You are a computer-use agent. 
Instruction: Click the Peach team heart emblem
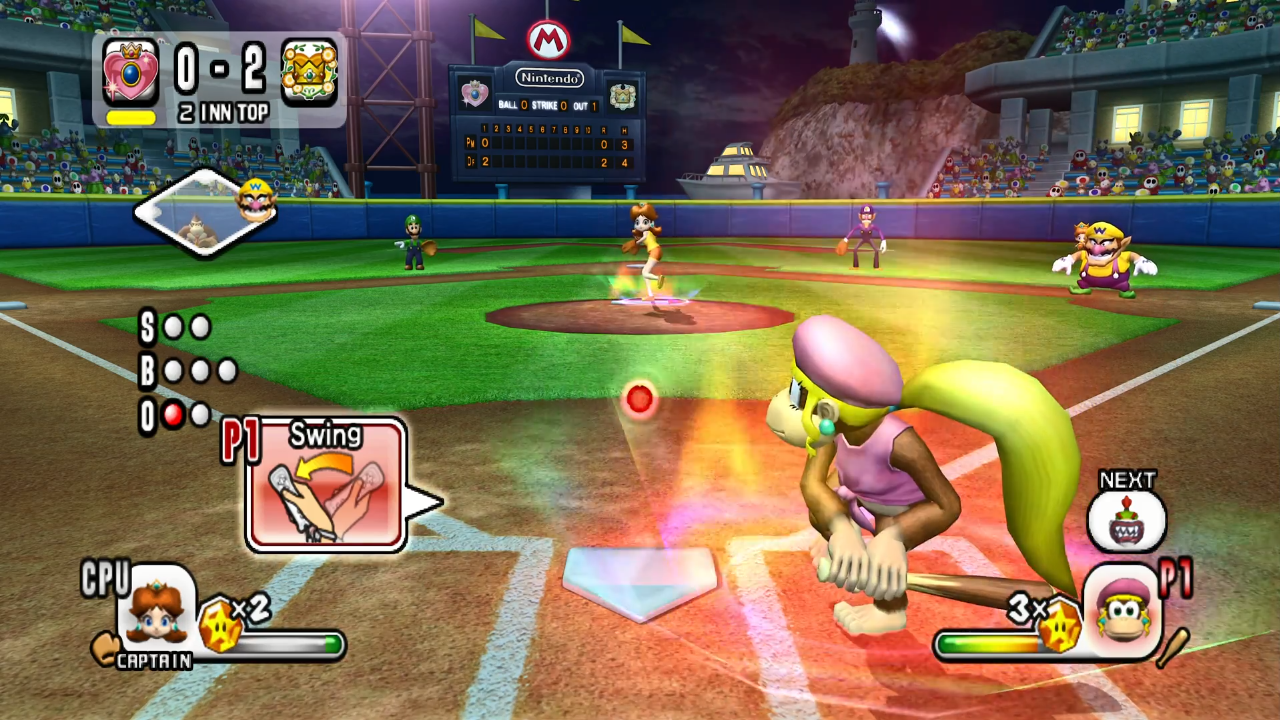[131, 72]
